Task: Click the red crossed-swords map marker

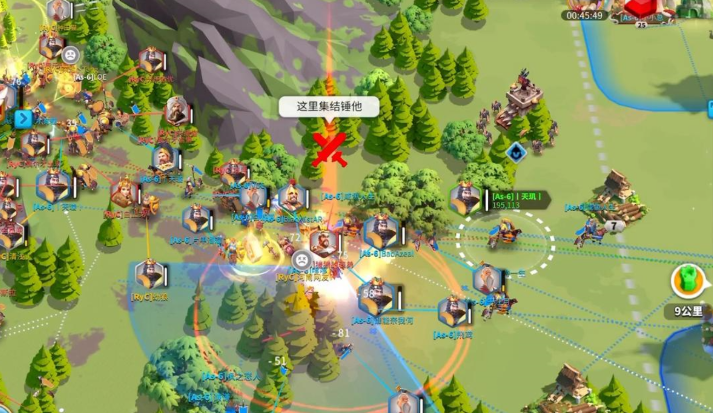Action: coord(330,147)
